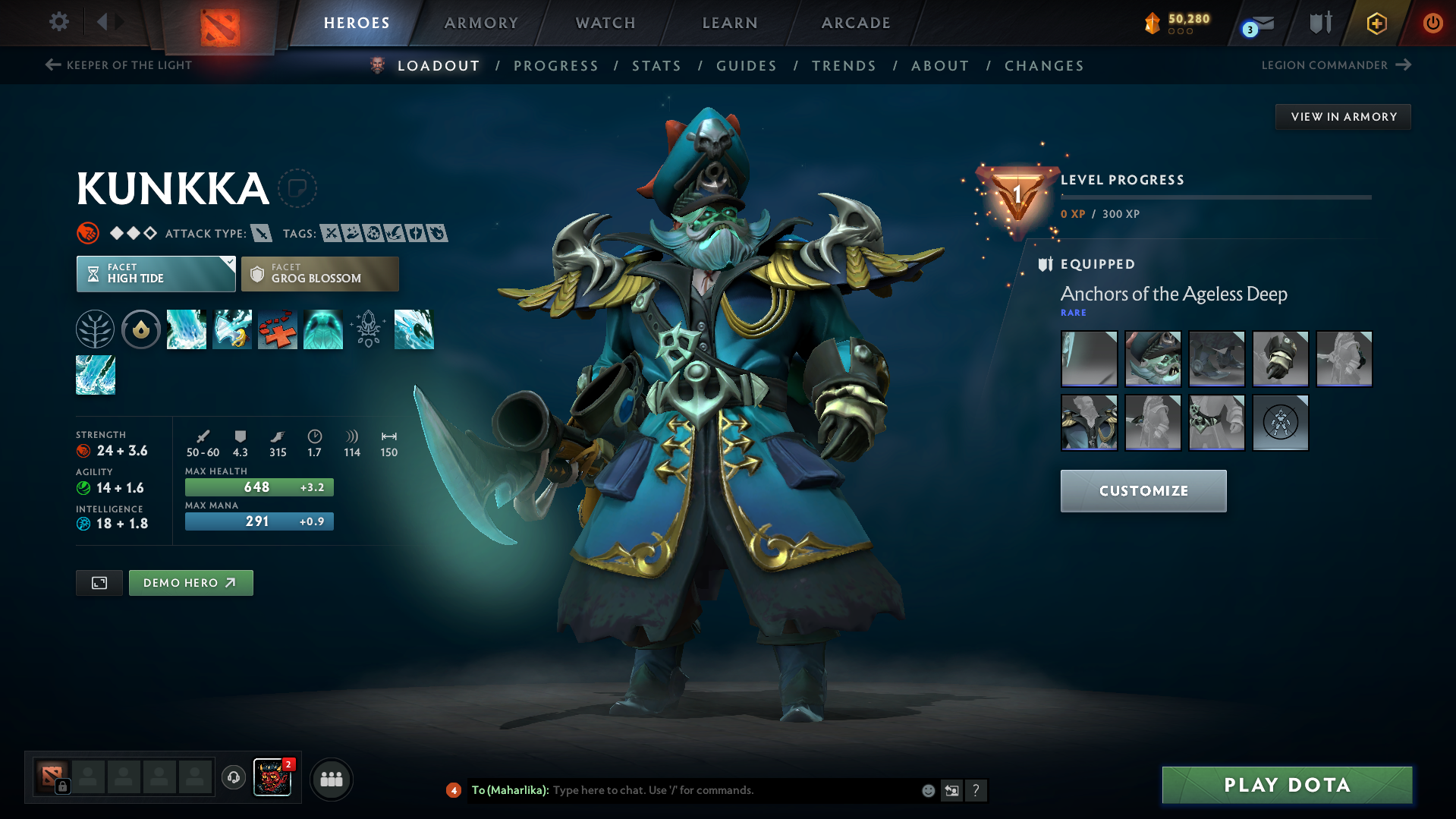
Task: Click the melee attack type sword icon
Action: 262,233
